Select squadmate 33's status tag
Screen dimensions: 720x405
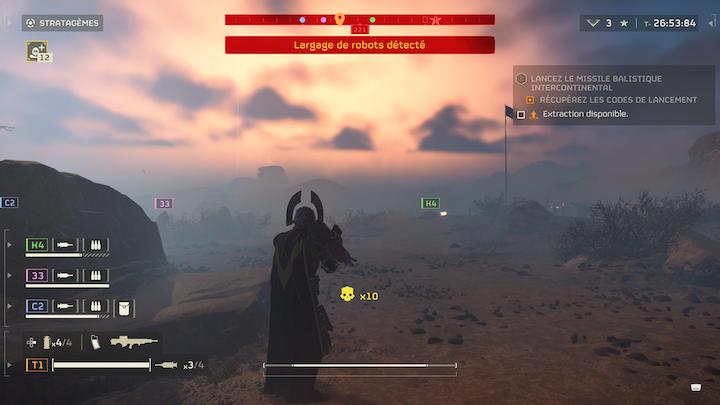click(x=37, y=275)
